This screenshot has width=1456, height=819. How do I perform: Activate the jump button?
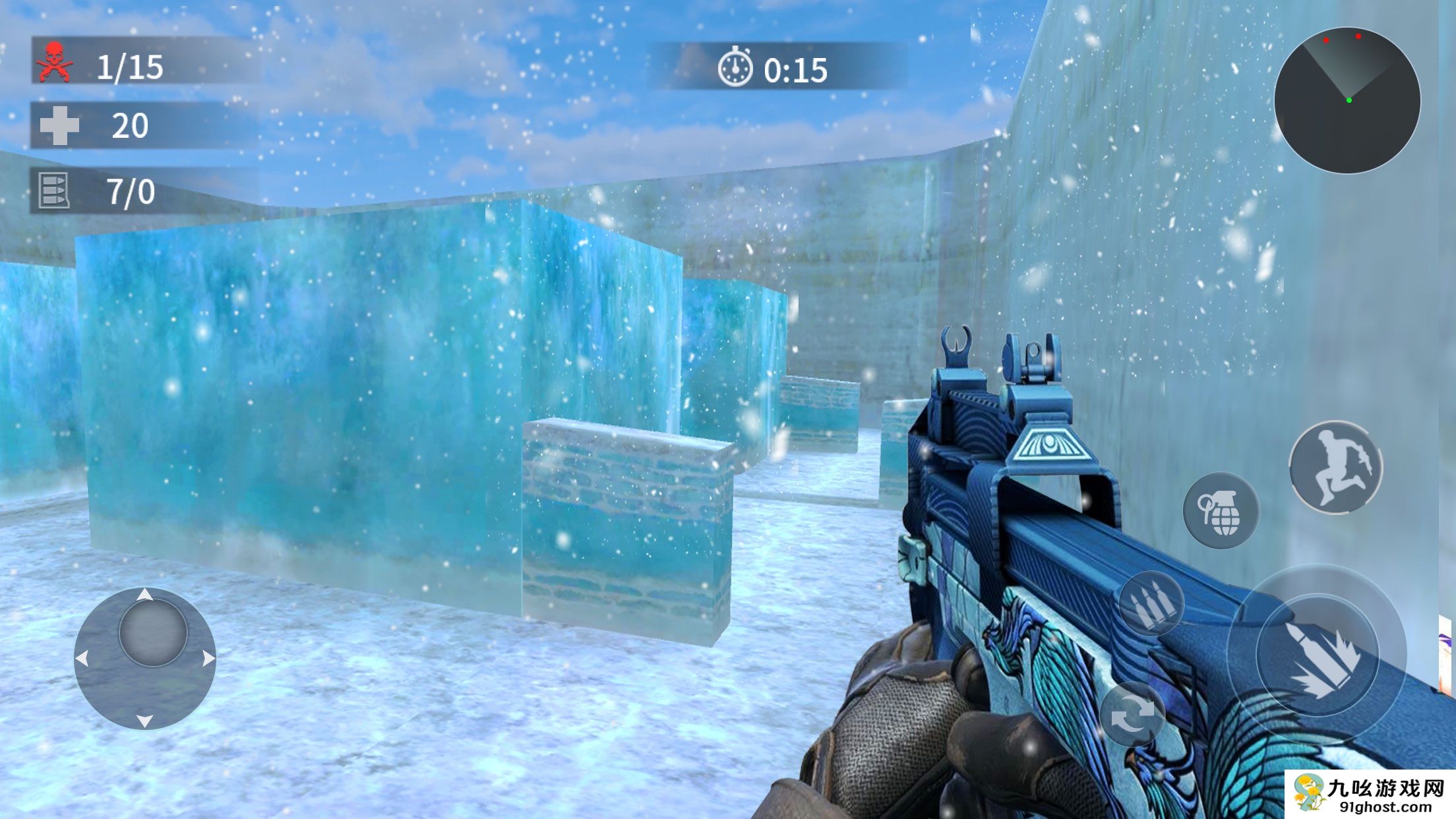point(1335,467)
